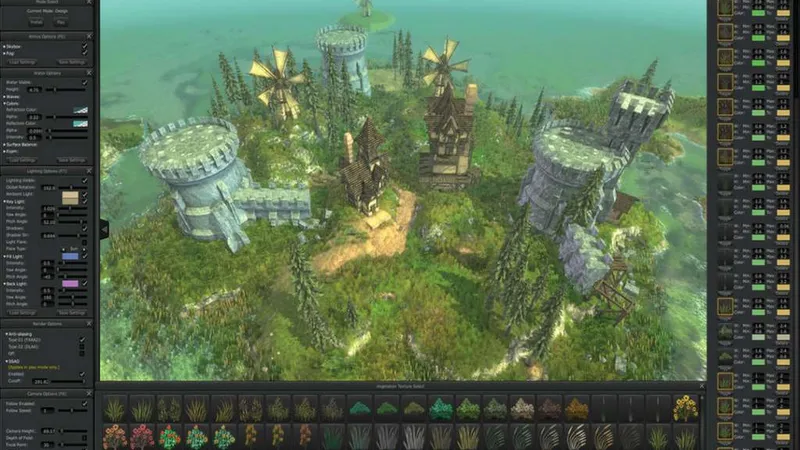Toggle the Follow Enabled camera checkbox
The image size is (800, 450).
[84, 402]
